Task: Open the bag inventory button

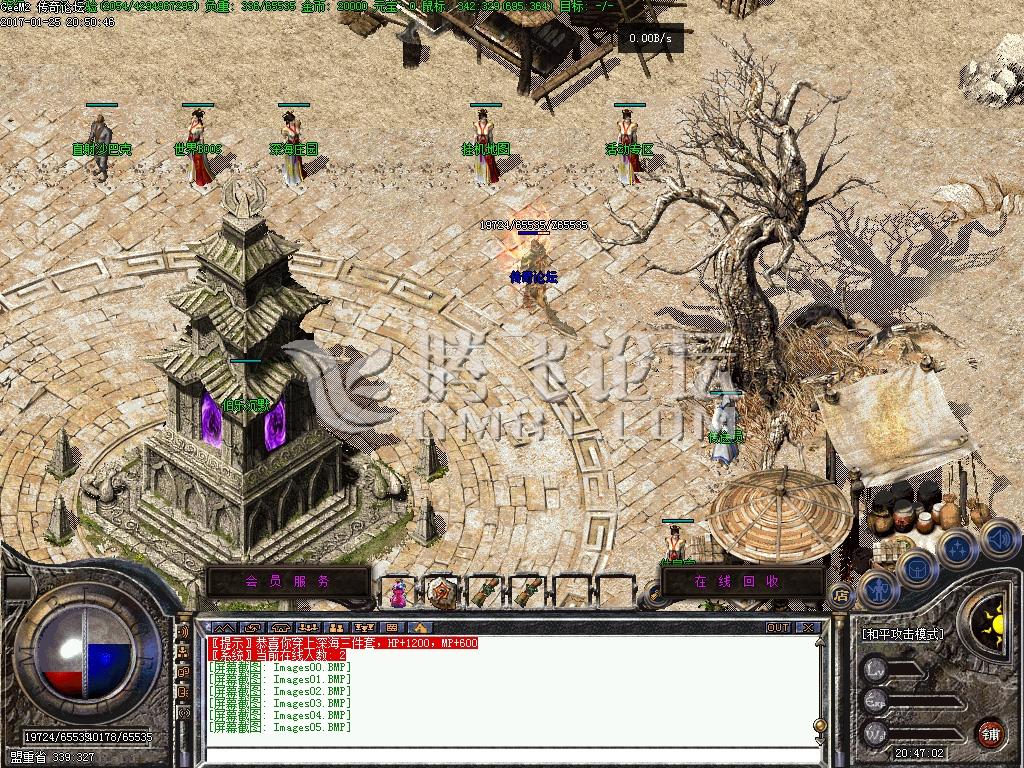Action: [916, 570]
